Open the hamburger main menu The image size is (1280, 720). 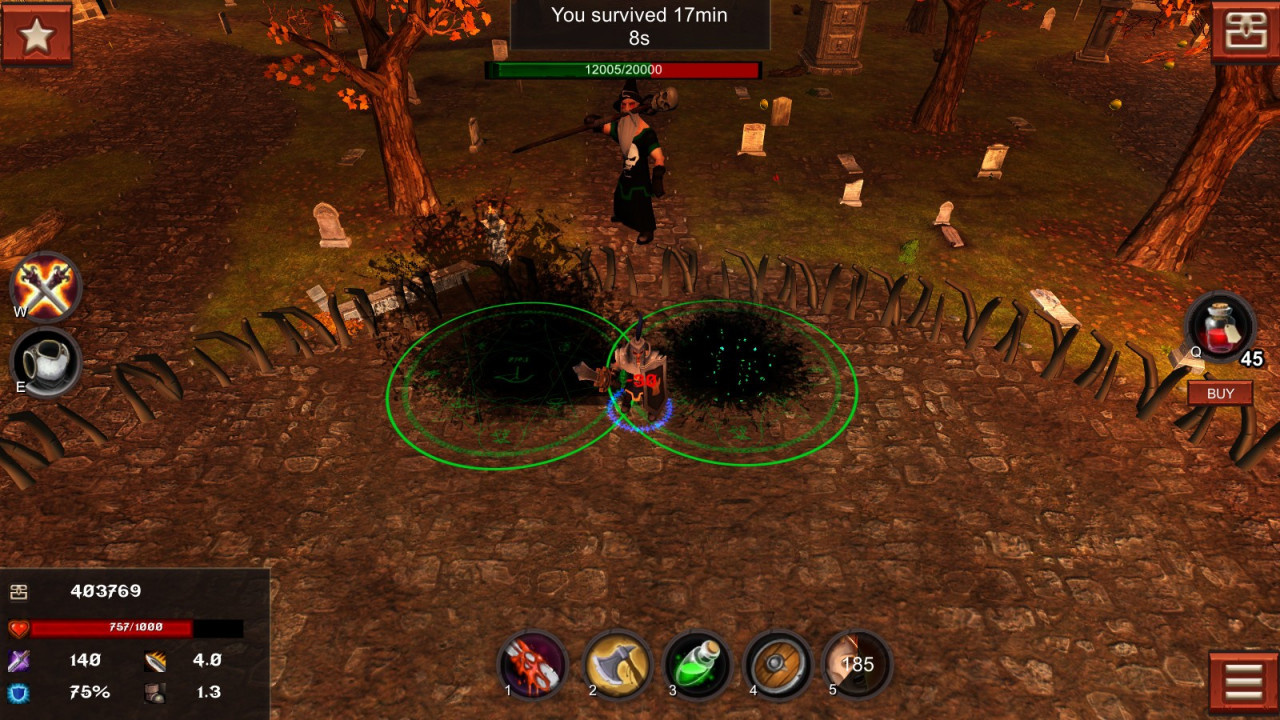[x=1243, y=682]
